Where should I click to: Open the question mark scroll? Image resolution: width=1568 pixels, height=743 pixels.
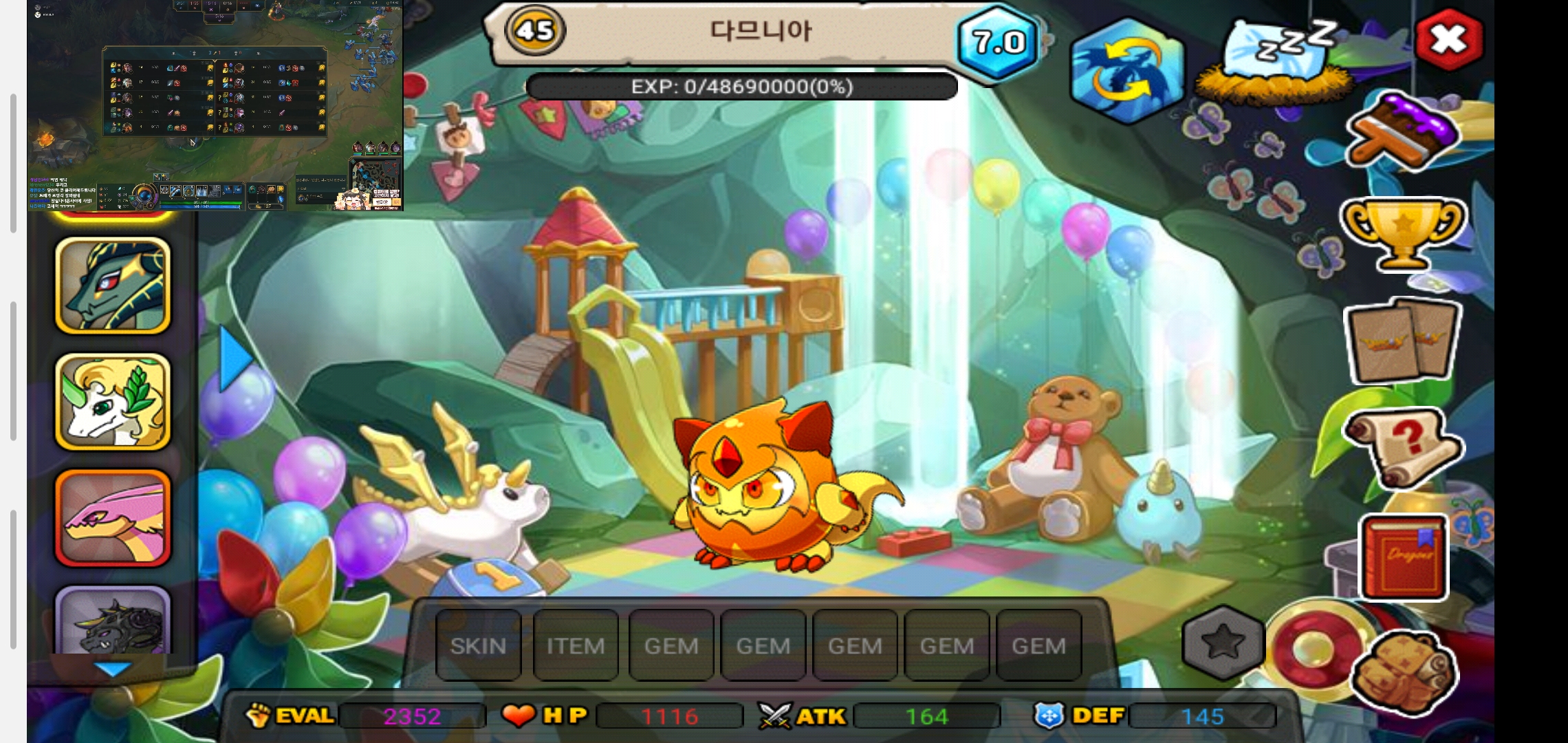1403,447
